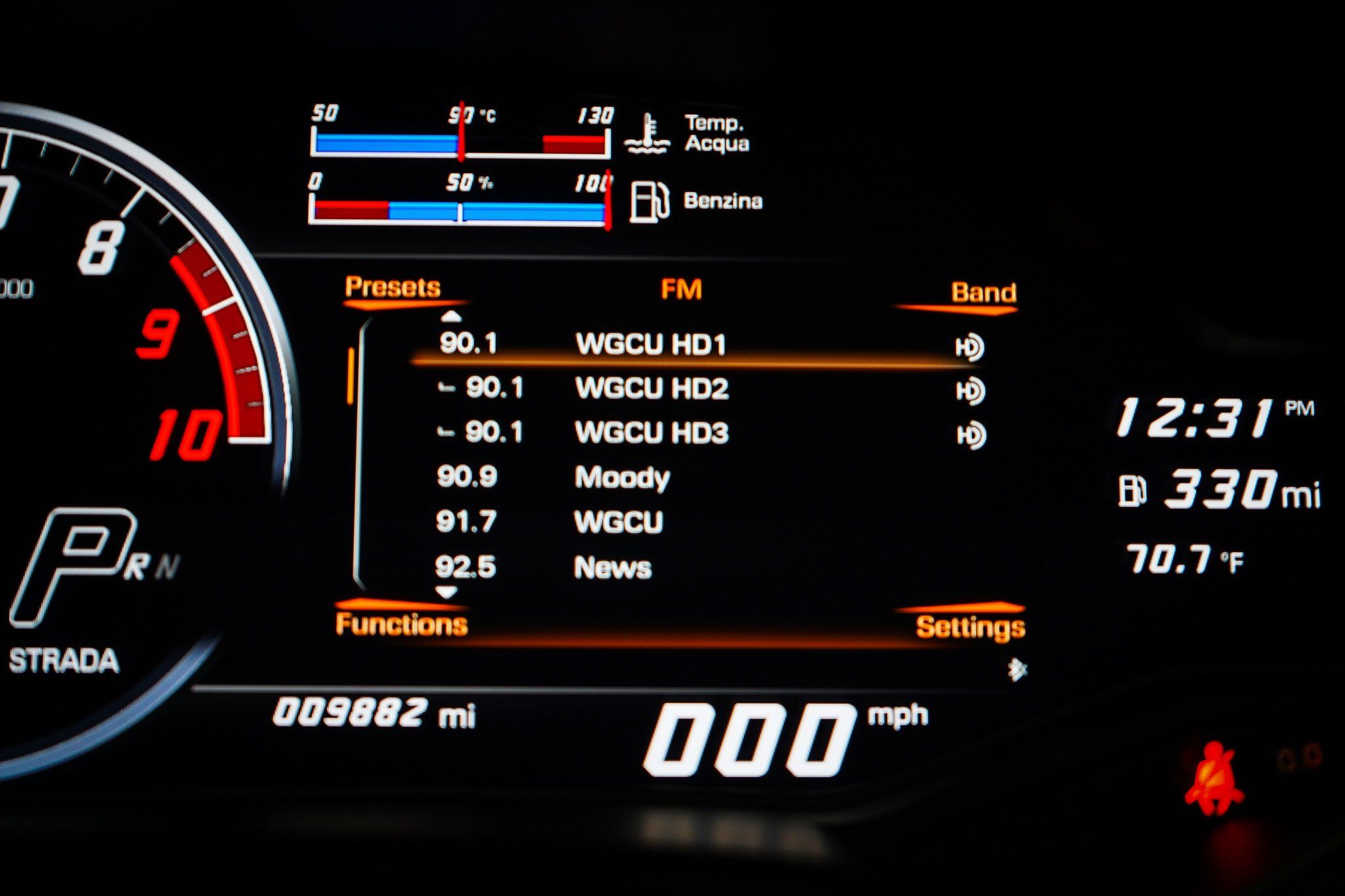Image resolution: width=1345 pixels, height=896 pixels.
Task: Open the Presets menu
Action: pos(392,288)
